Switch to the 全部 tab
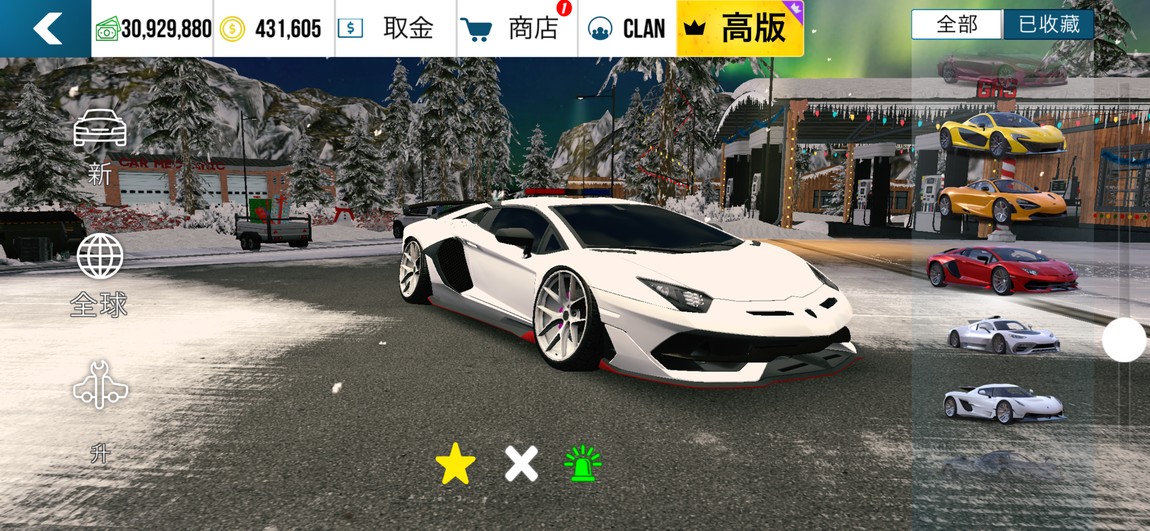Screen dimensions: 1150x531 (956, 25)
